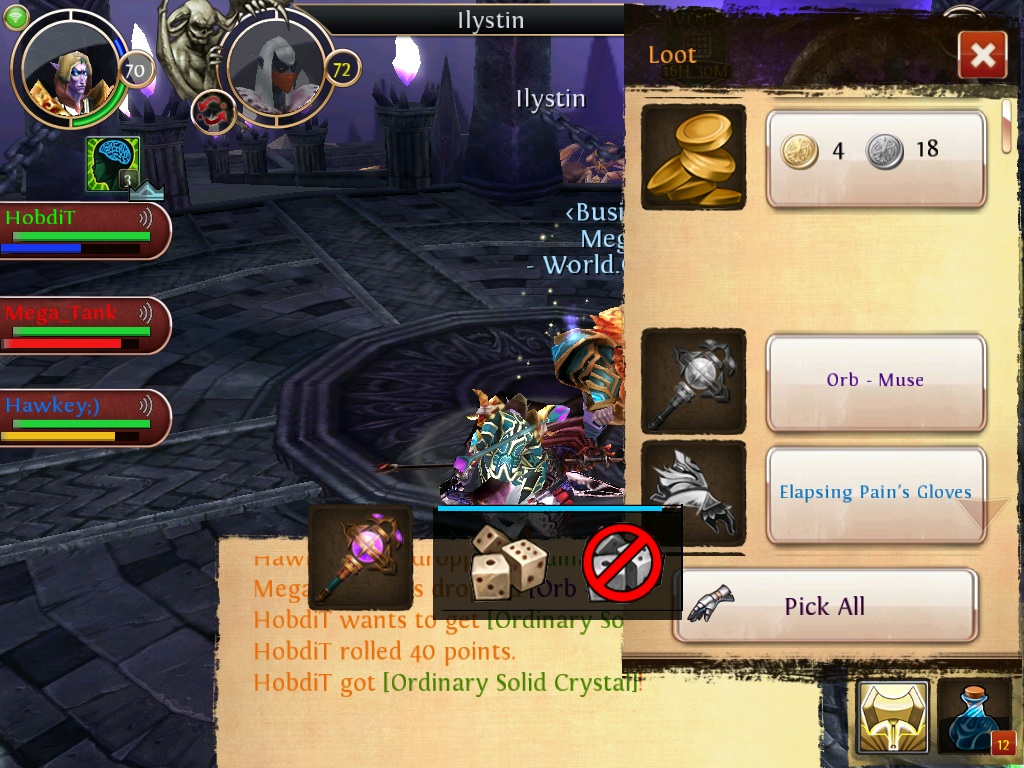Viewport: 1024px width, 768px height.
Task: Pass on the loot roll
Action: point(623,563)
